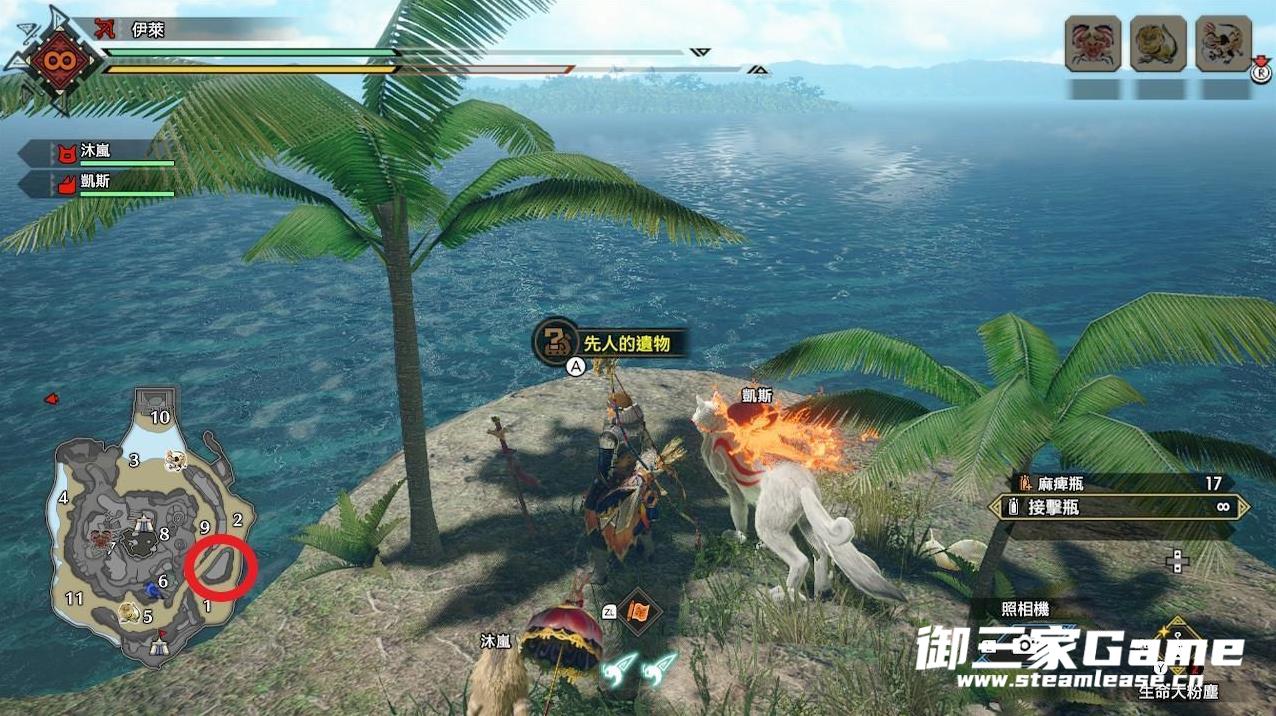Click the orange signal icon above wirebugs
Viewport: 1276px width, 716px height.
[x=638, y=610]
